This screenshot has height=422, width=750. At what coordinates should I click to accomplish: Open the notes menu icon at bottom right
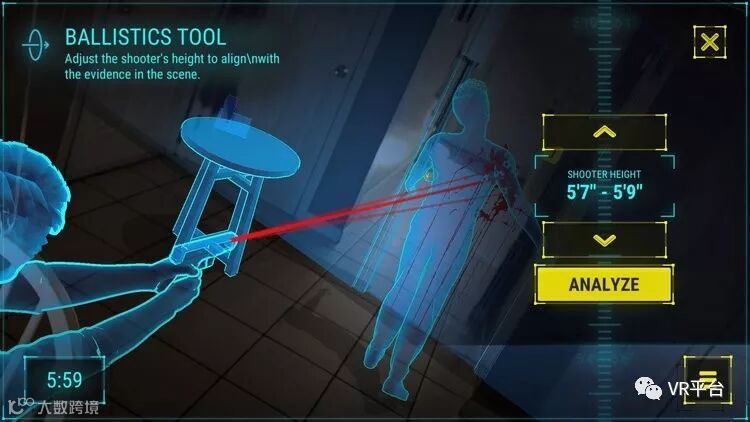pos(703,376)
